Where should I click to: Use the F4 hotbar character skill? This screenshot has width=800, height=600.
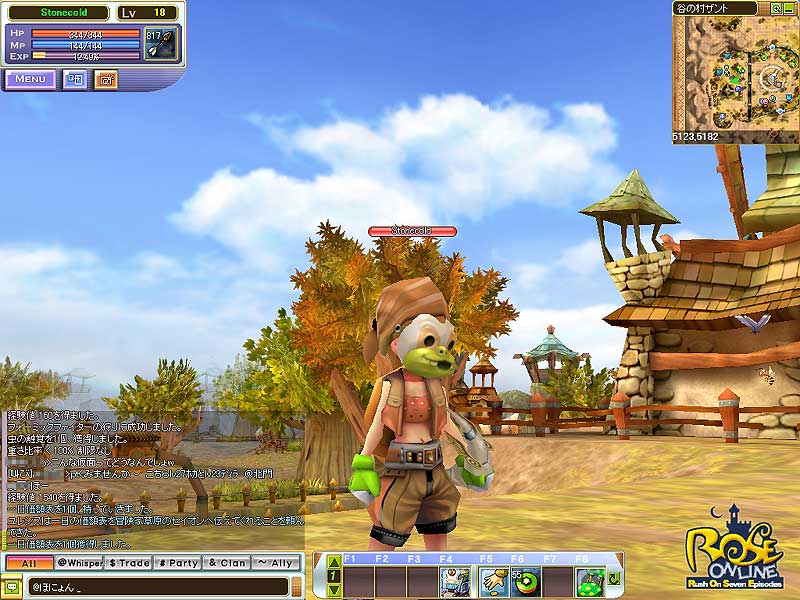(455, 582)
